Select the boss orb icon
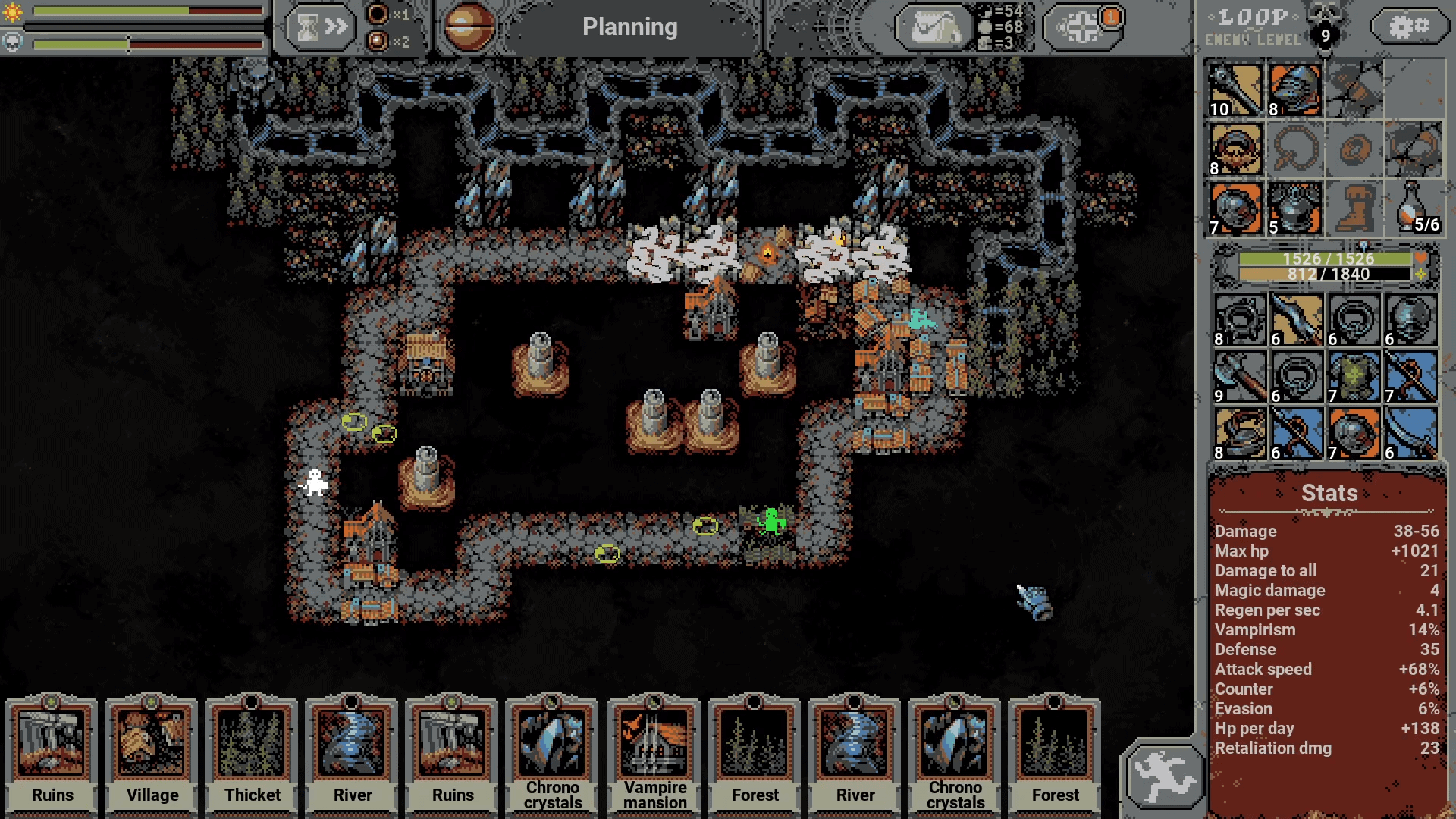1456x819 pixels. [468, 27]
